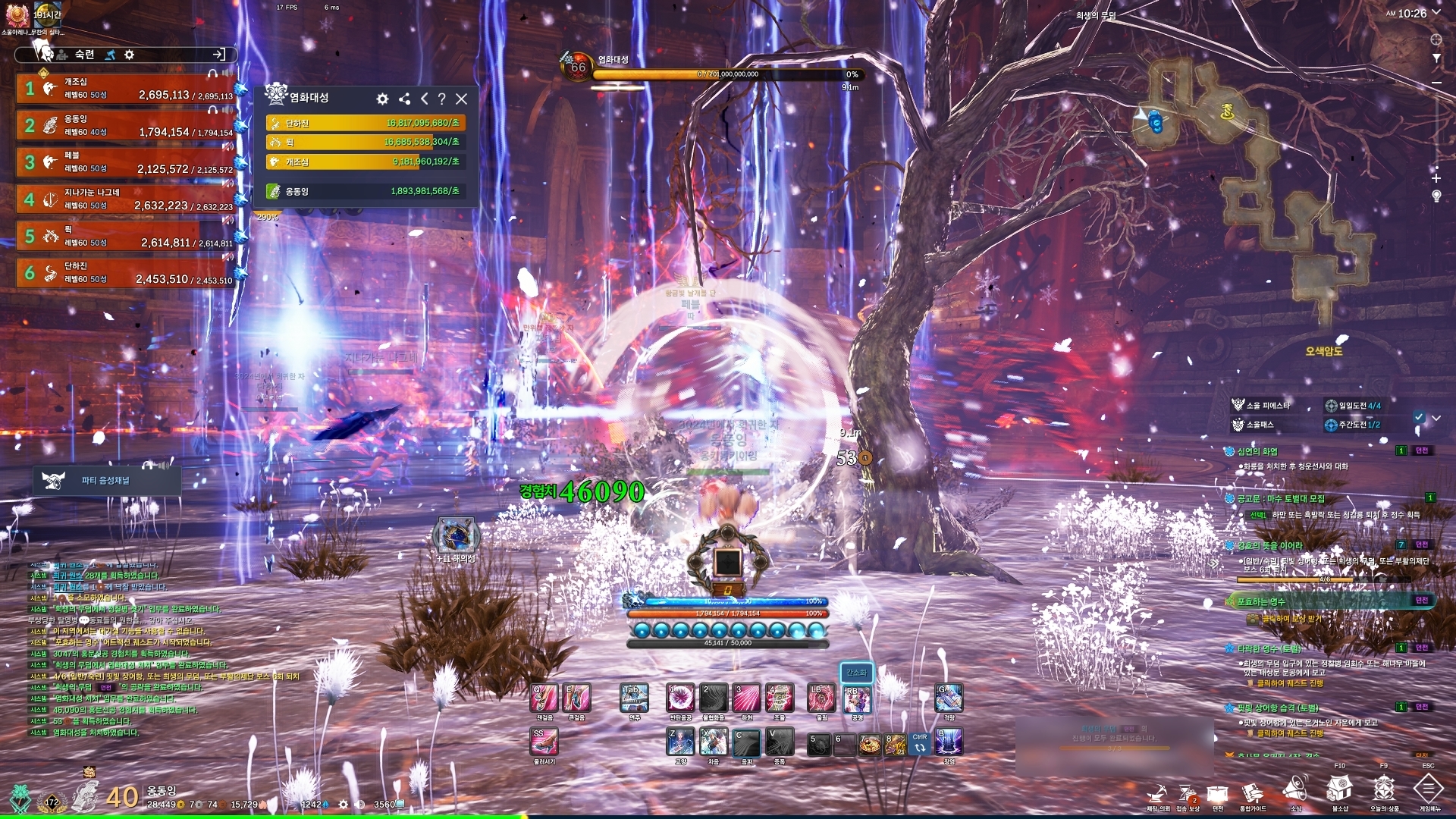
Task: Click the dungeon minimap
Action: (1259, 182)
